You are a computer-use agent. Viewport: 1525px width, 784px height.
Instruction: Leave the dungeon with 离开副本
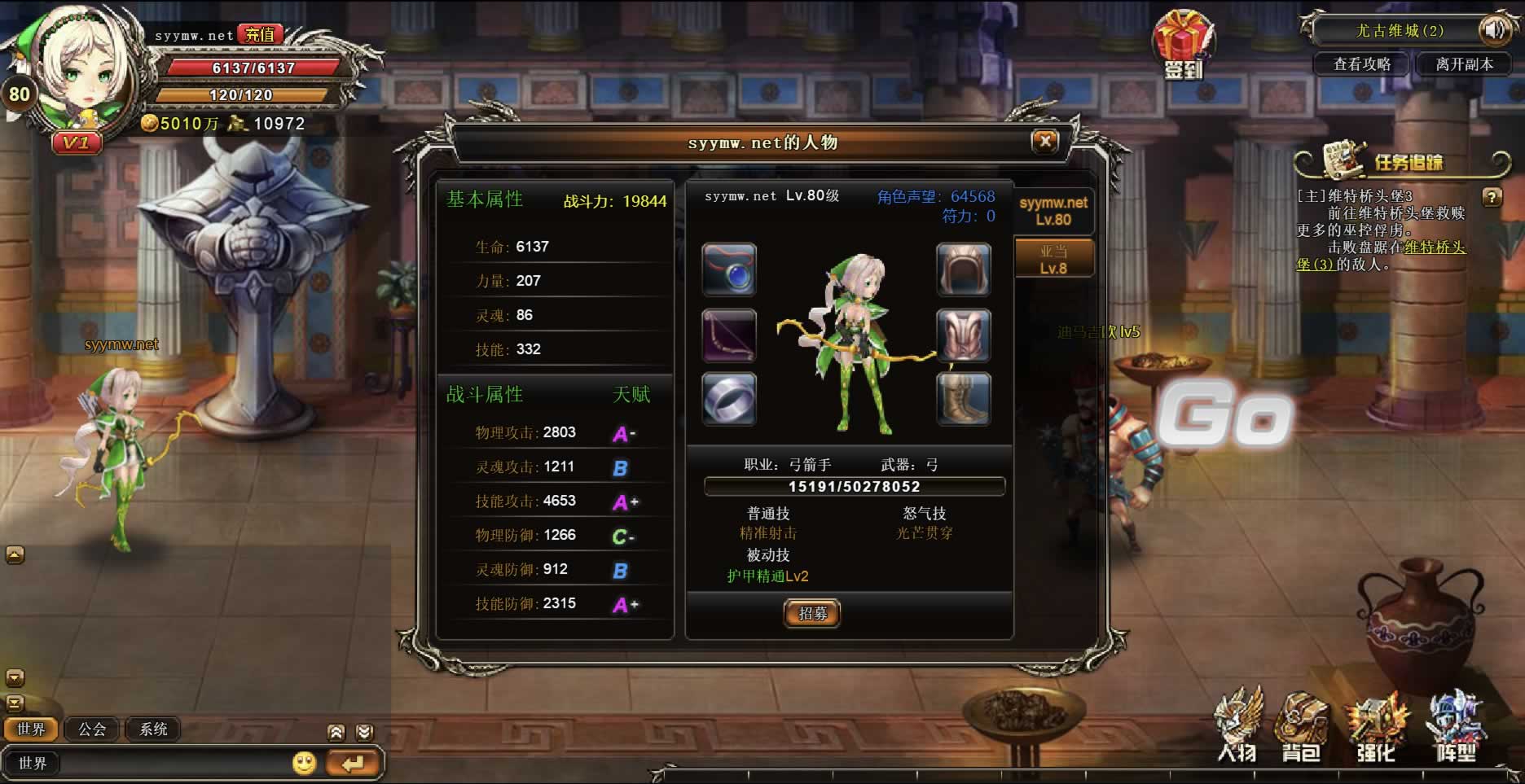[1464, 64]
